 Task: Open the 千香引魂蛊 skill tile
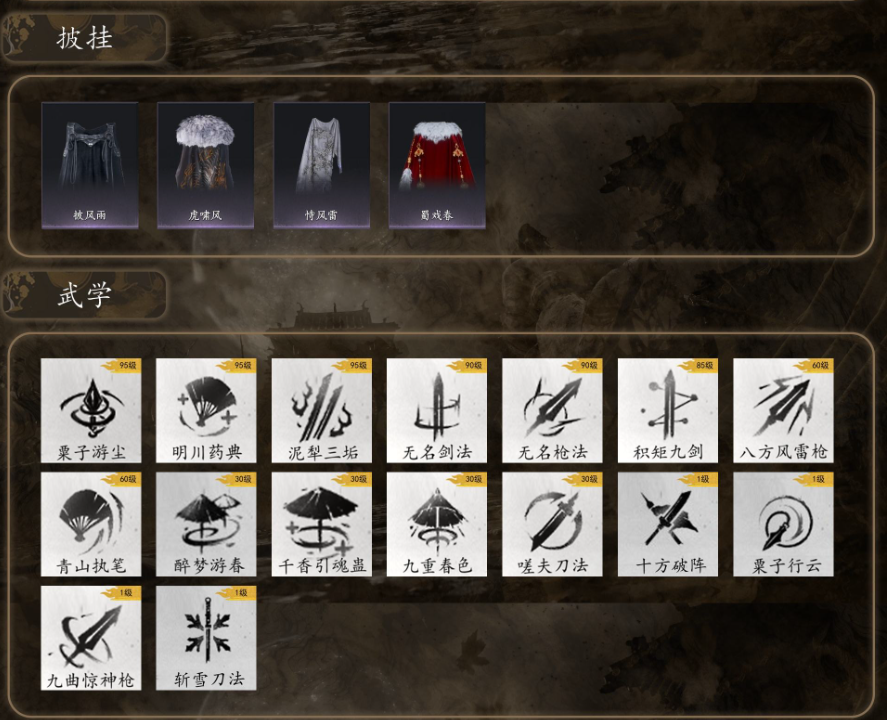point(322,525)
